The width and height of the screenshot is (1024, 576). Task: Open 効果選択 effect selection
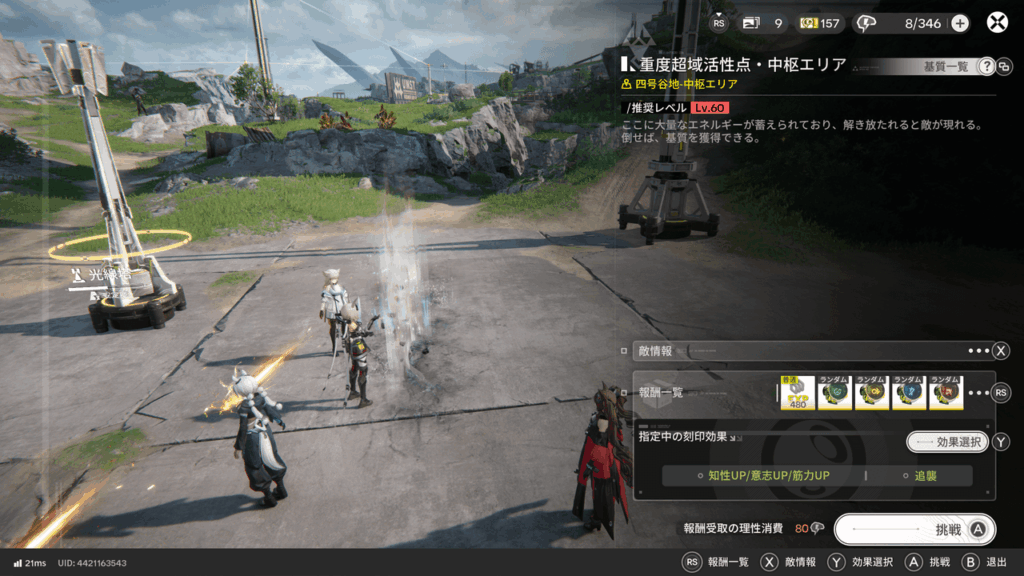946,442
